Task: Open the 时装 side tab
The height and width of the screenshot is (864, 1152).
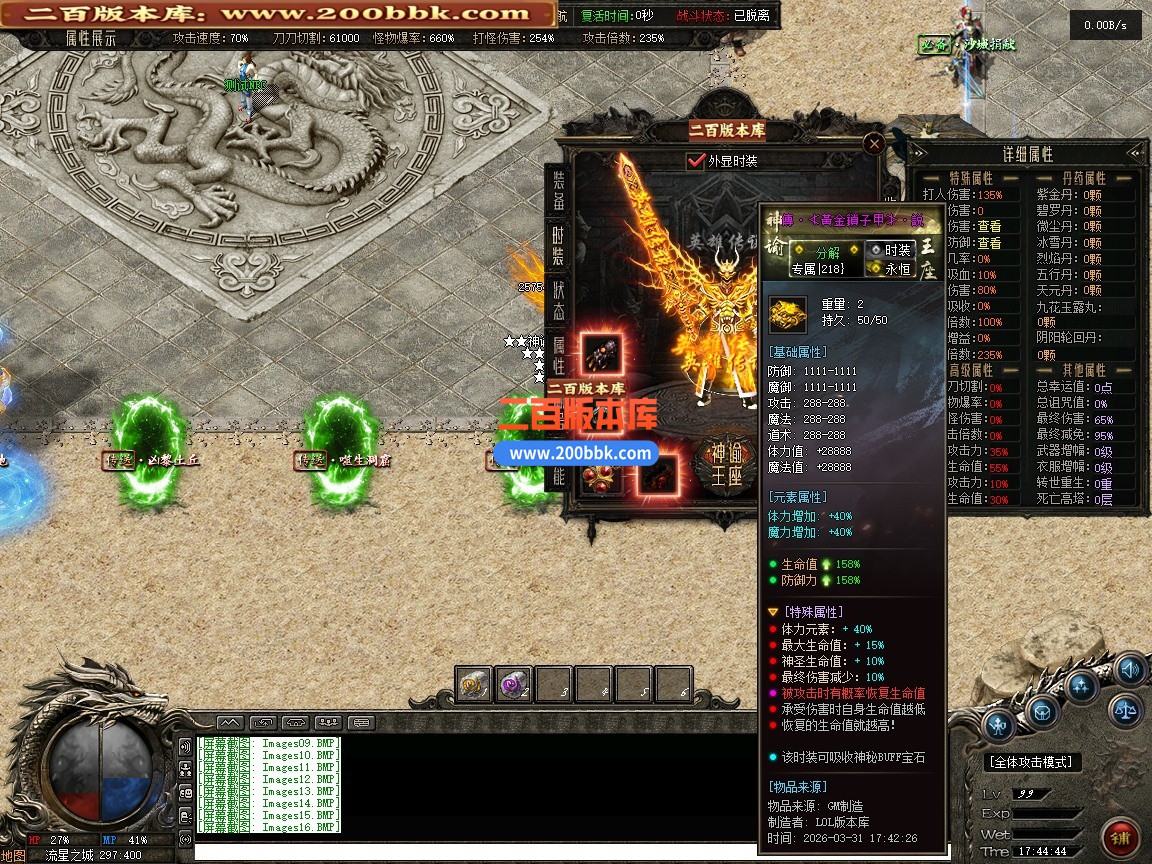Action: pos(559,246)
